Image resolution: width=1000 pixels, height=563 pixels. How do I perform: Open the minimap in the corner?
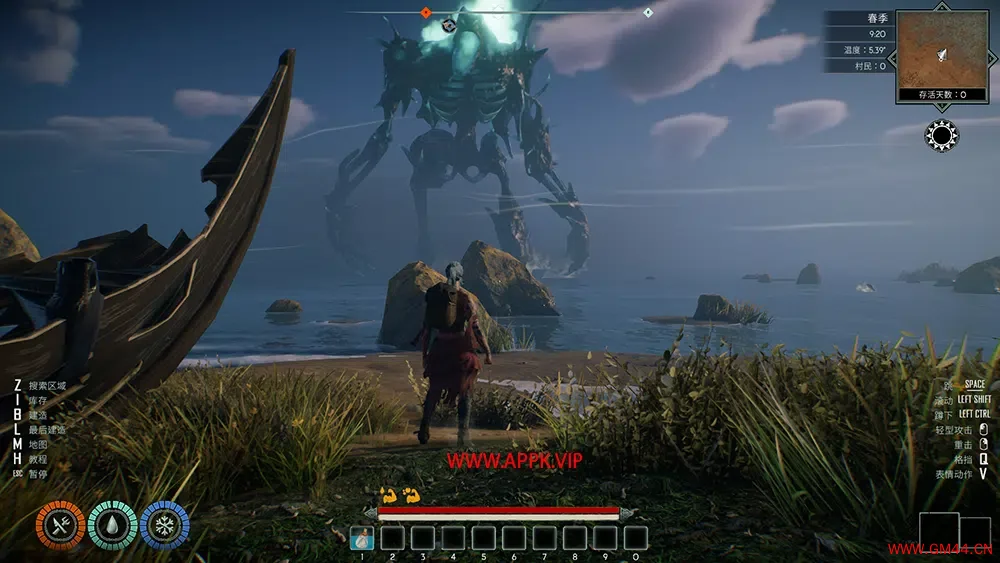pos(941,50)
